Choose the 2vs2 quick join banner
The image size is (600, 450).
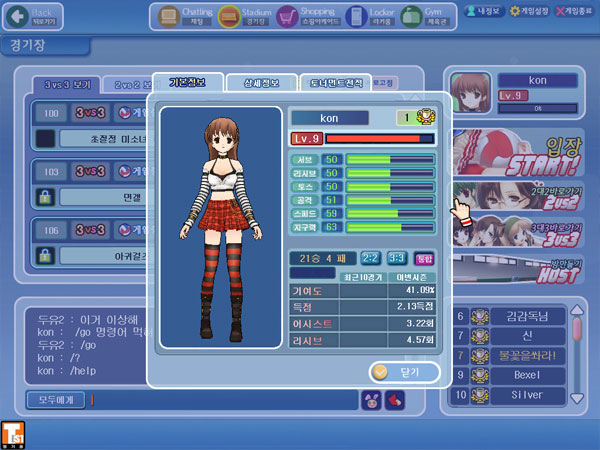(520, 197)
